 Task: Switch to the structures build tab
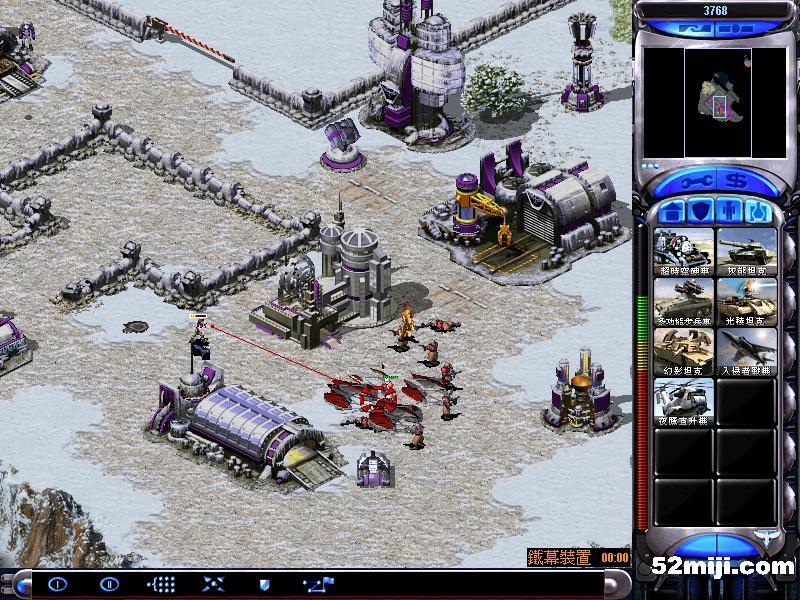673,212
